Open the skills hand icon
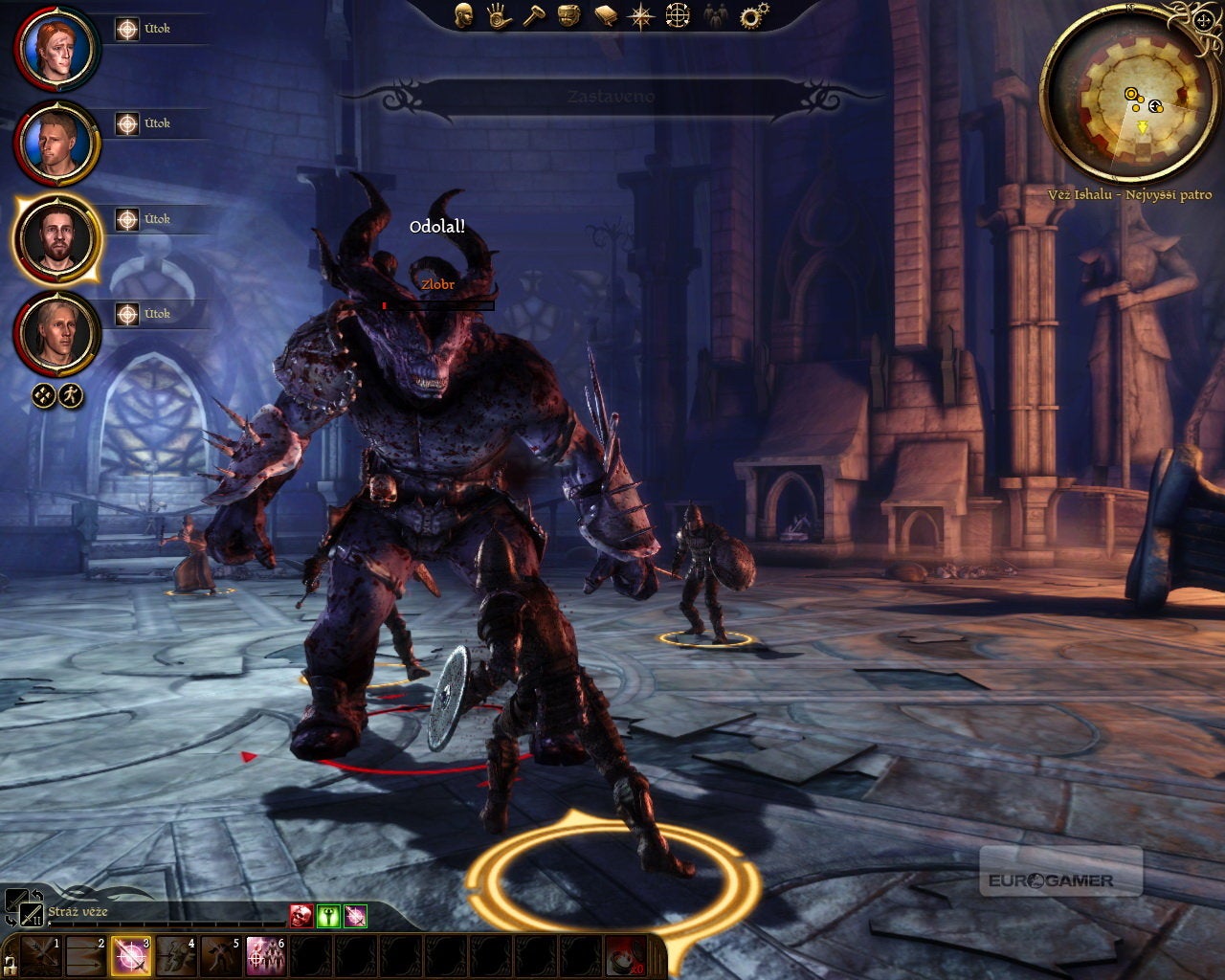Screen dimensions: 1225x980 [498, 15]
